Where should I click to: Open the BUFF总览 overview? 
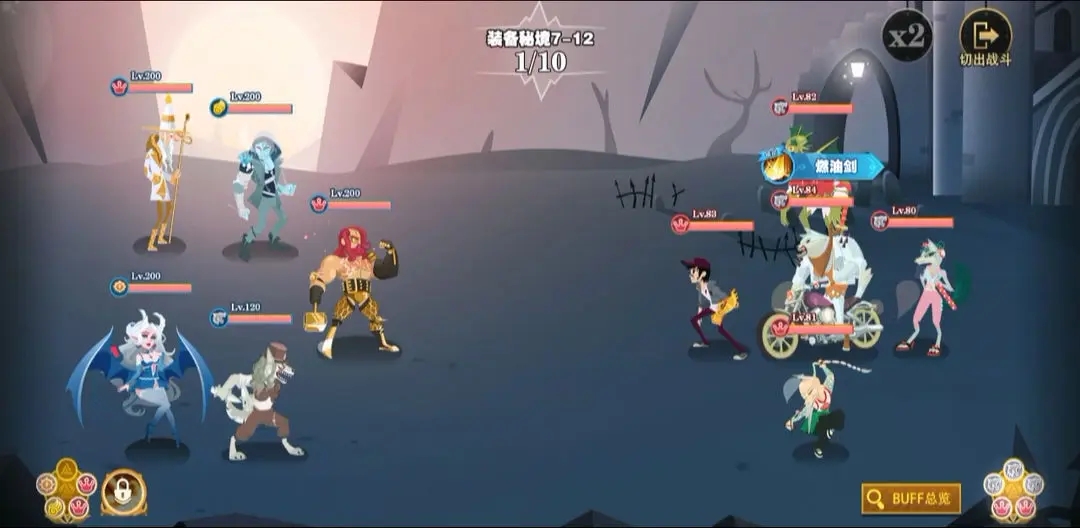coord(911,497)
